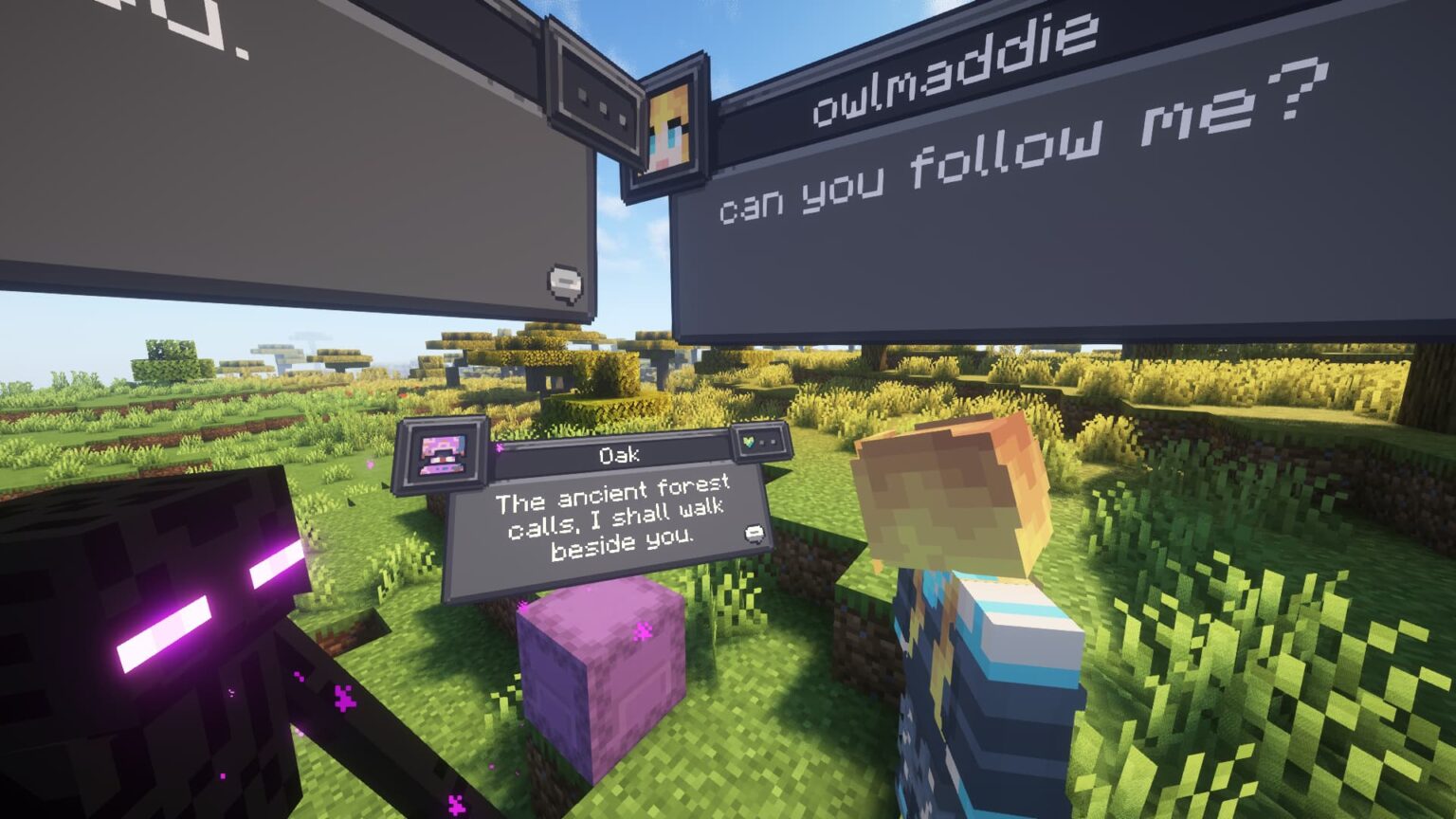
Task: Select the Oak name header
Action: coord(621,453)
